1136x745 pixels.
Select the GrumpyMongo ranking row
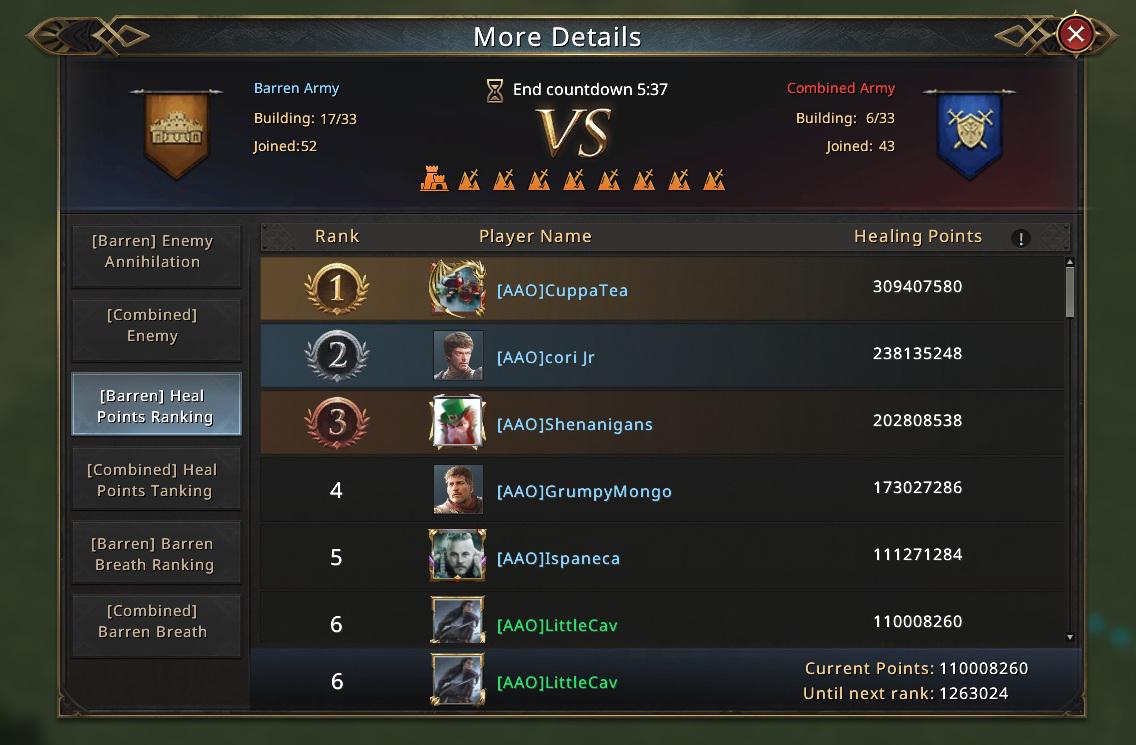point(662,490)
